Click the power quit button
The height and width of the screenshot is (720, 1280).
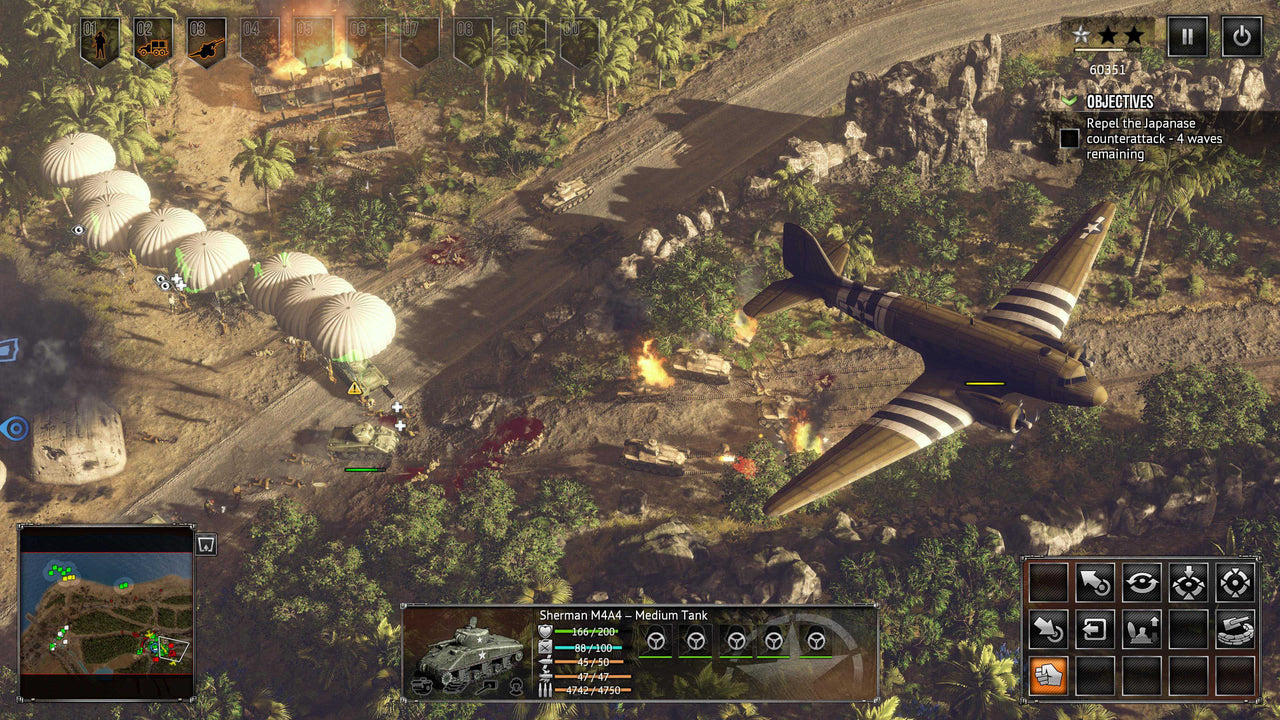click(x=1240, y=37)
